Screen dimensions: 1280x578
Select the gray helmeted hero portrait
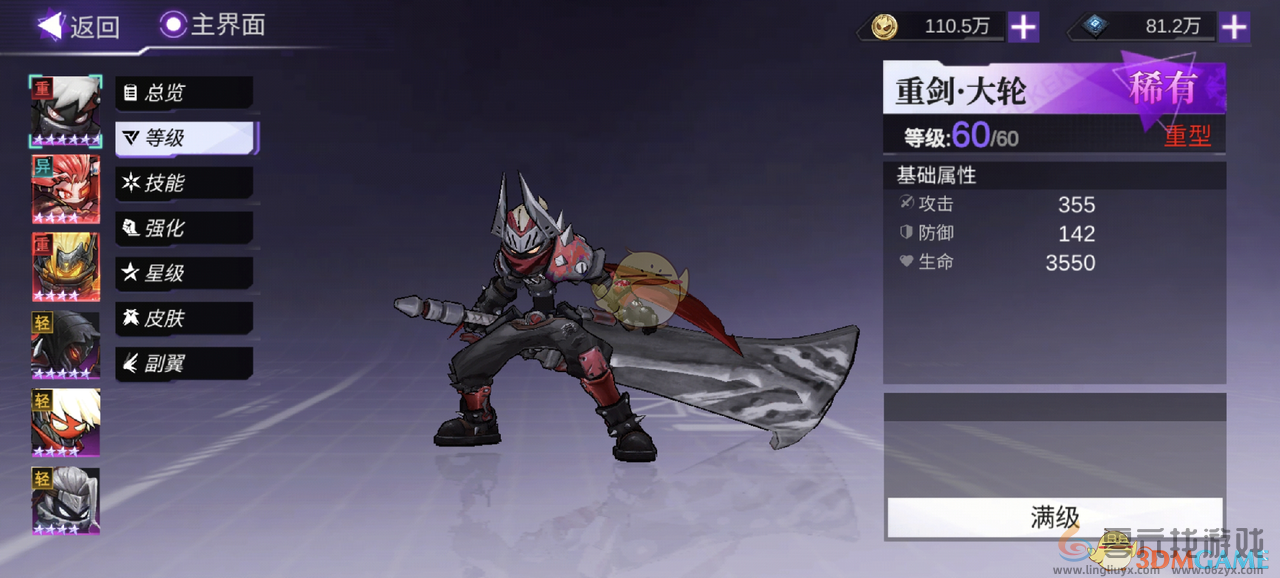(66, 501)
